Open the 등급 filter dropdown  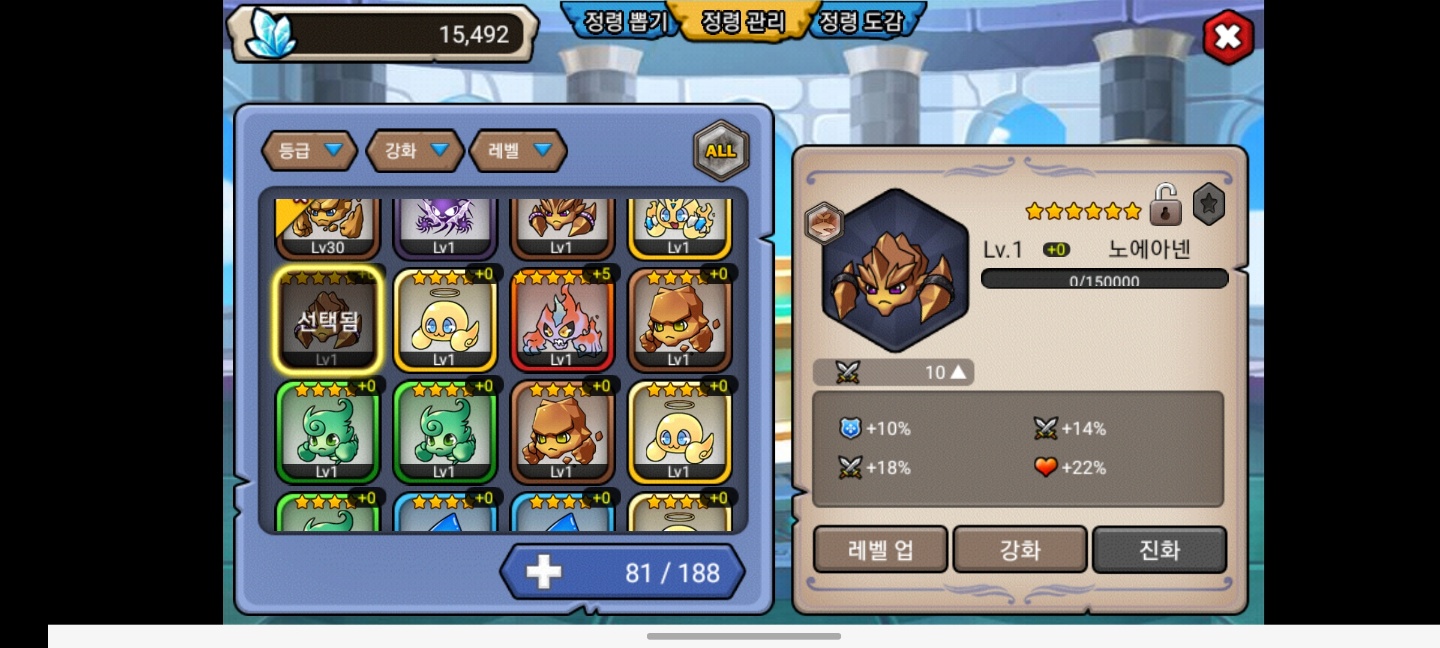309,151
